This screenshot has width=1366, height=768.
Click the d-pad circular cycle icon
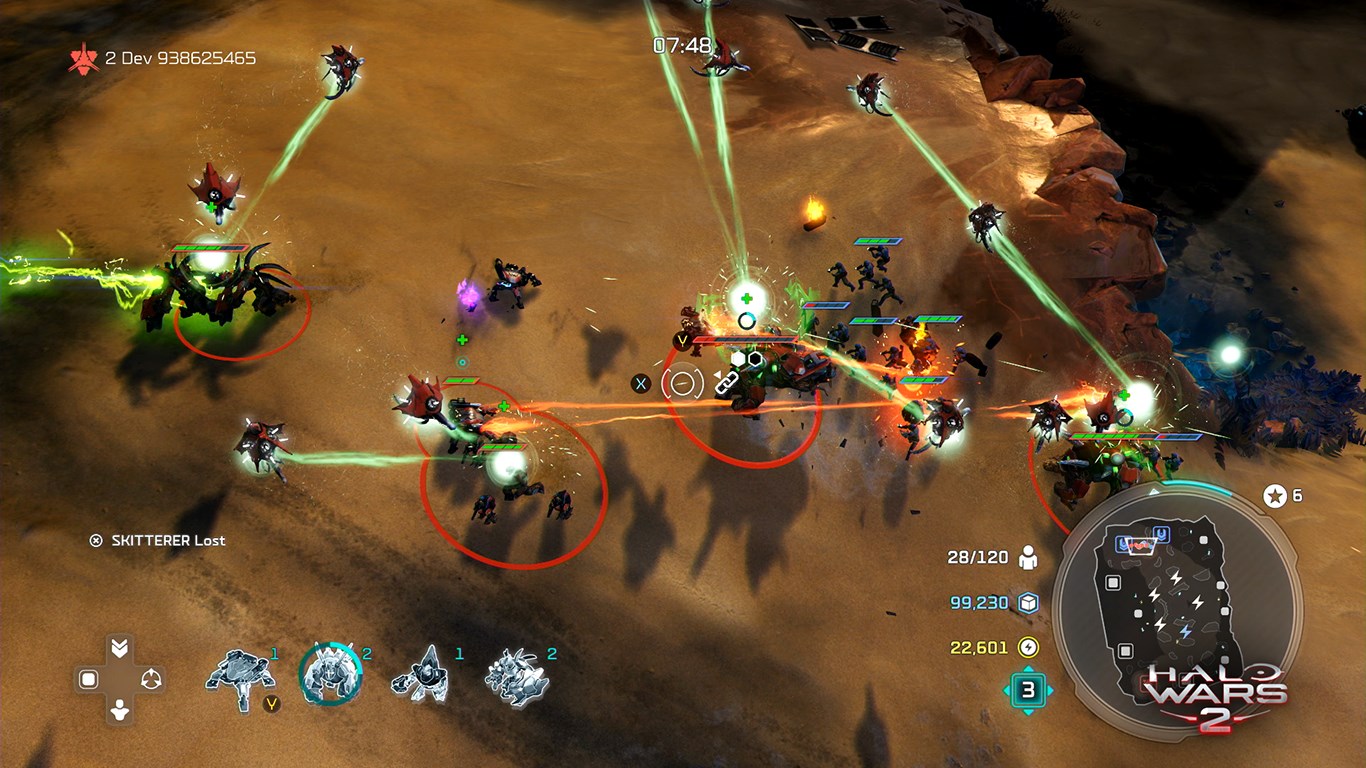tap(151, 680)
